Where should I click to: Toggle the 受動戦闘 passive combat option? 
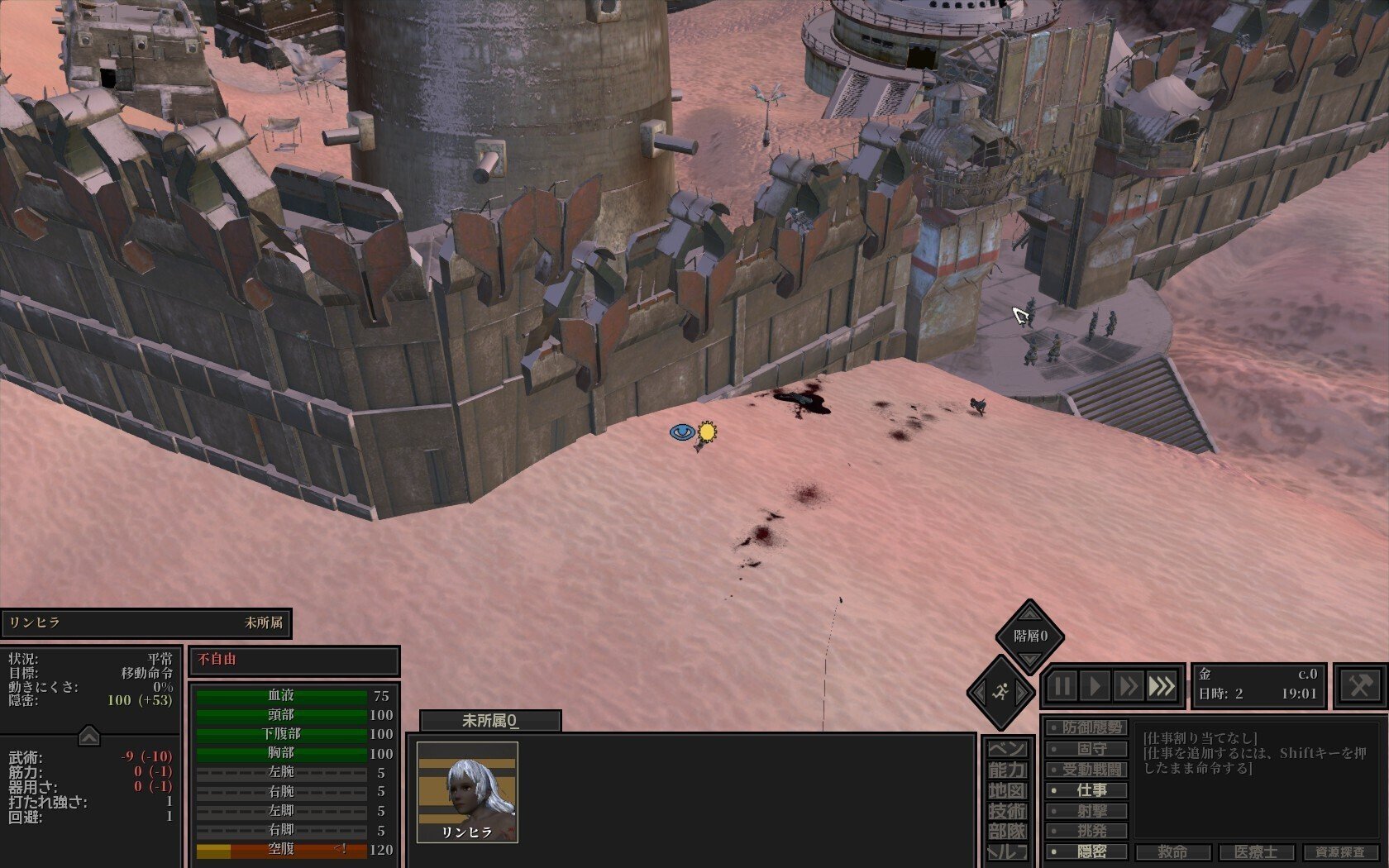(1086, 770)
